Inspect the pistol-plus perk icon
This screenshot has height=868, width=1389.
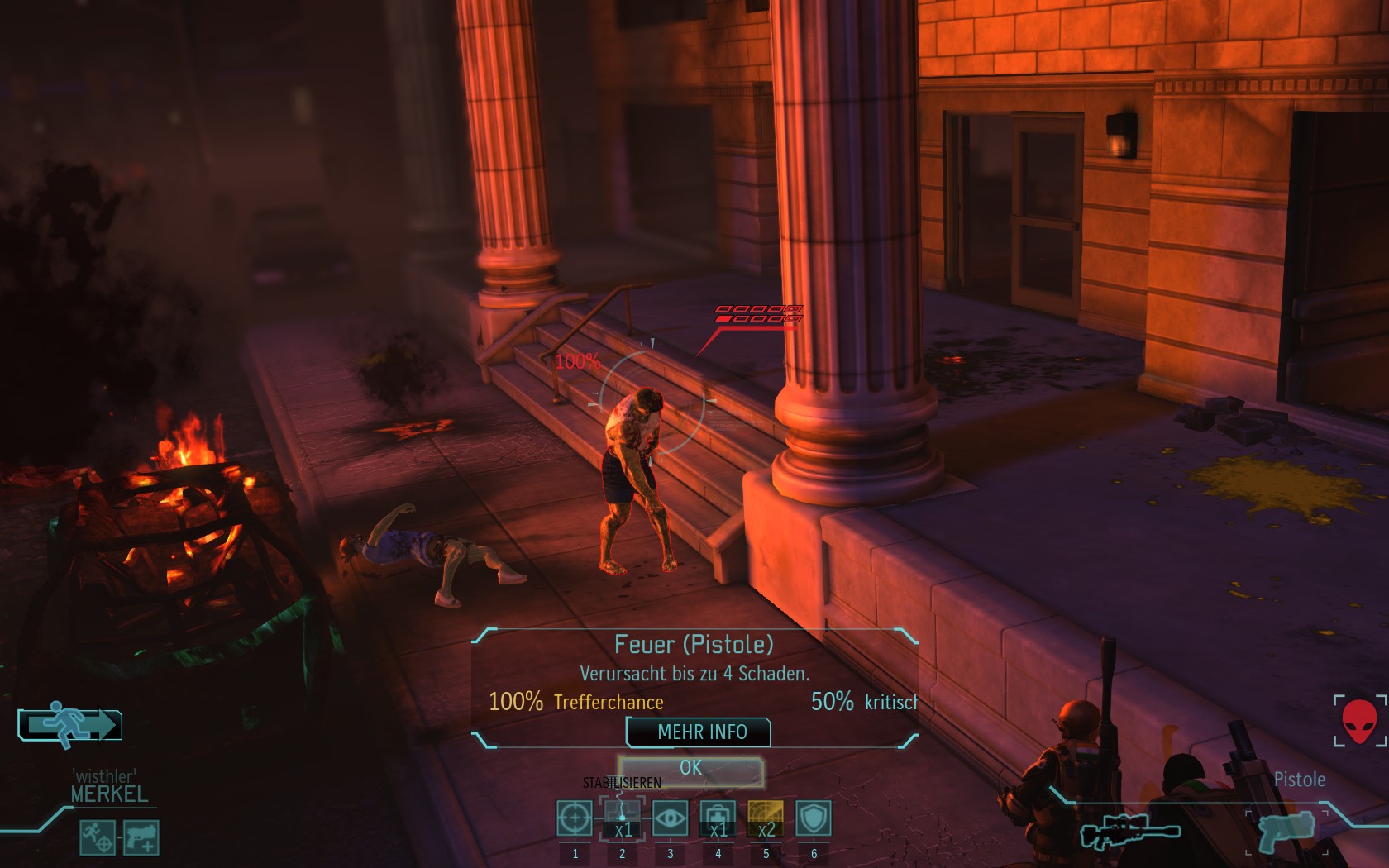click(141, 837)
